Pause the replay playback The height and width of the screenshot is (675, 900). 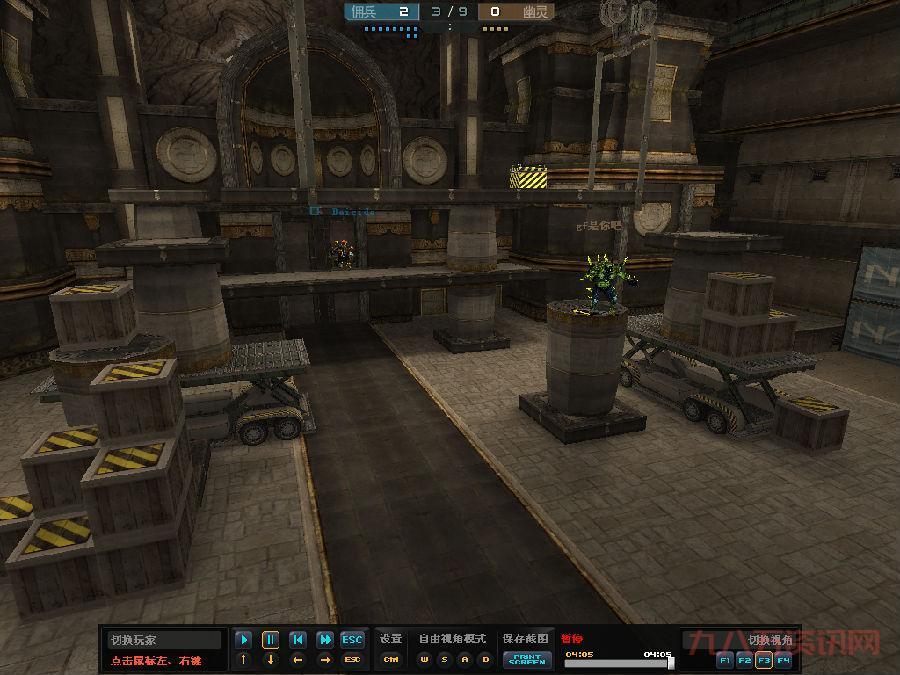tap(270, 639)
